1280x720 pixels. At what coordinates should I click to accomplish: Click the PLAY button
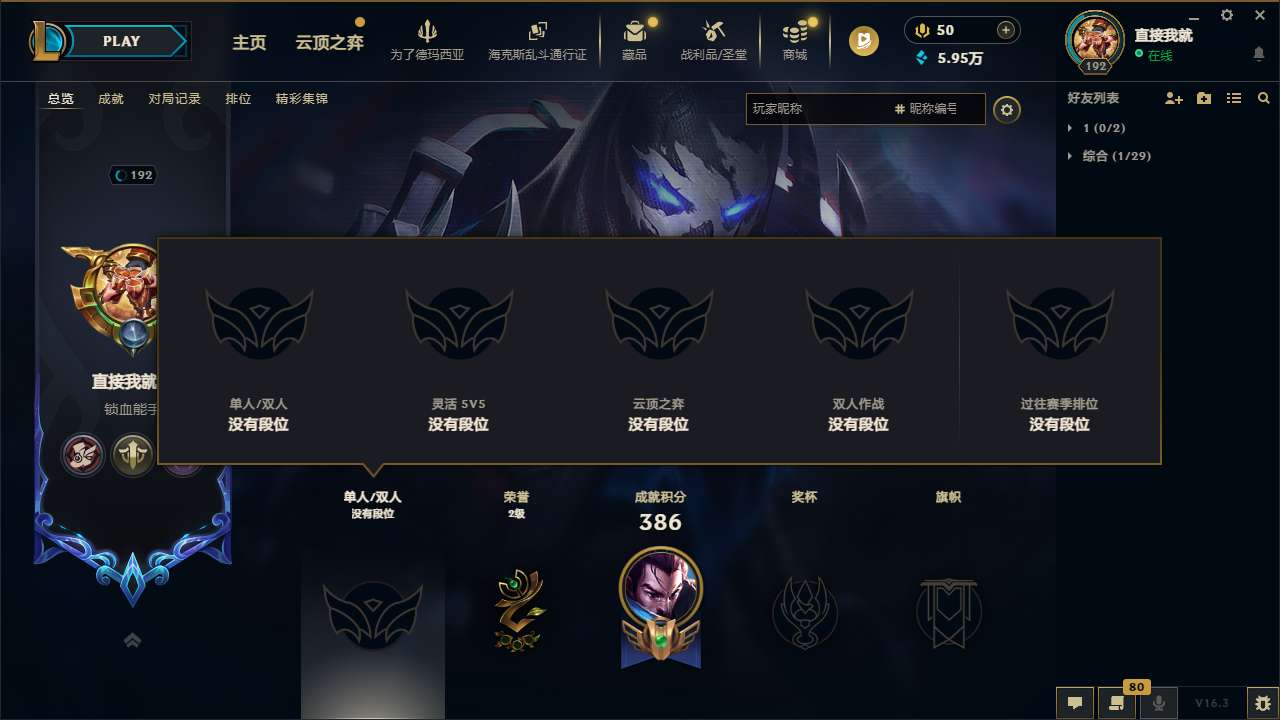(122, 41)
